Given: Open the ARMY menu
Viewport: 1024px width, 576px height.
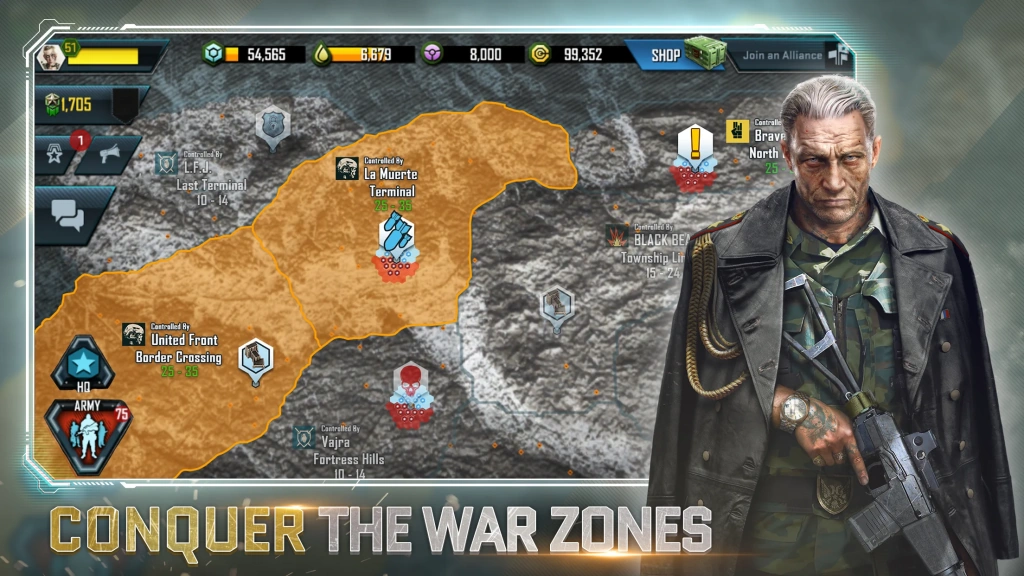Looking at the screenshot, I should pos(88,434).
